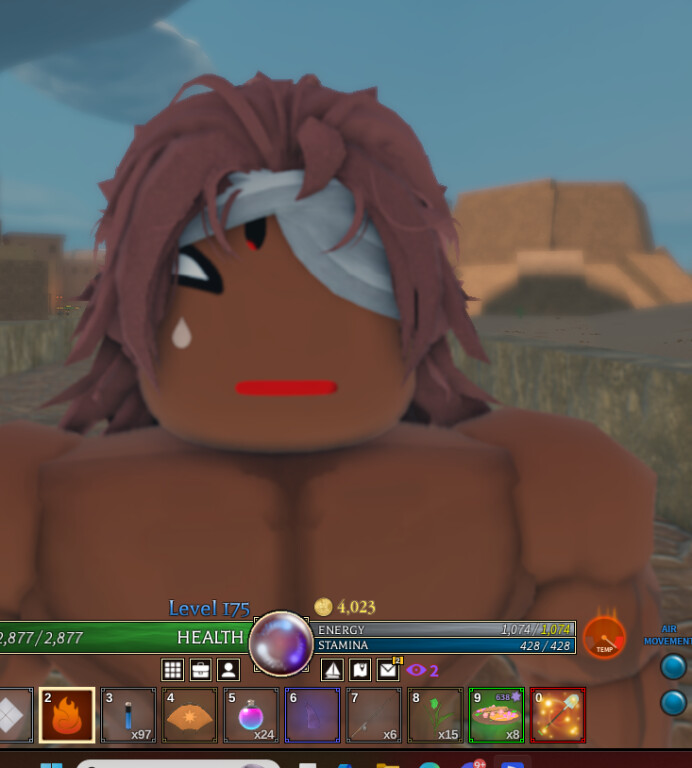Open the map icon
Viewport: 692px width, 768px height.
(360, 670)
